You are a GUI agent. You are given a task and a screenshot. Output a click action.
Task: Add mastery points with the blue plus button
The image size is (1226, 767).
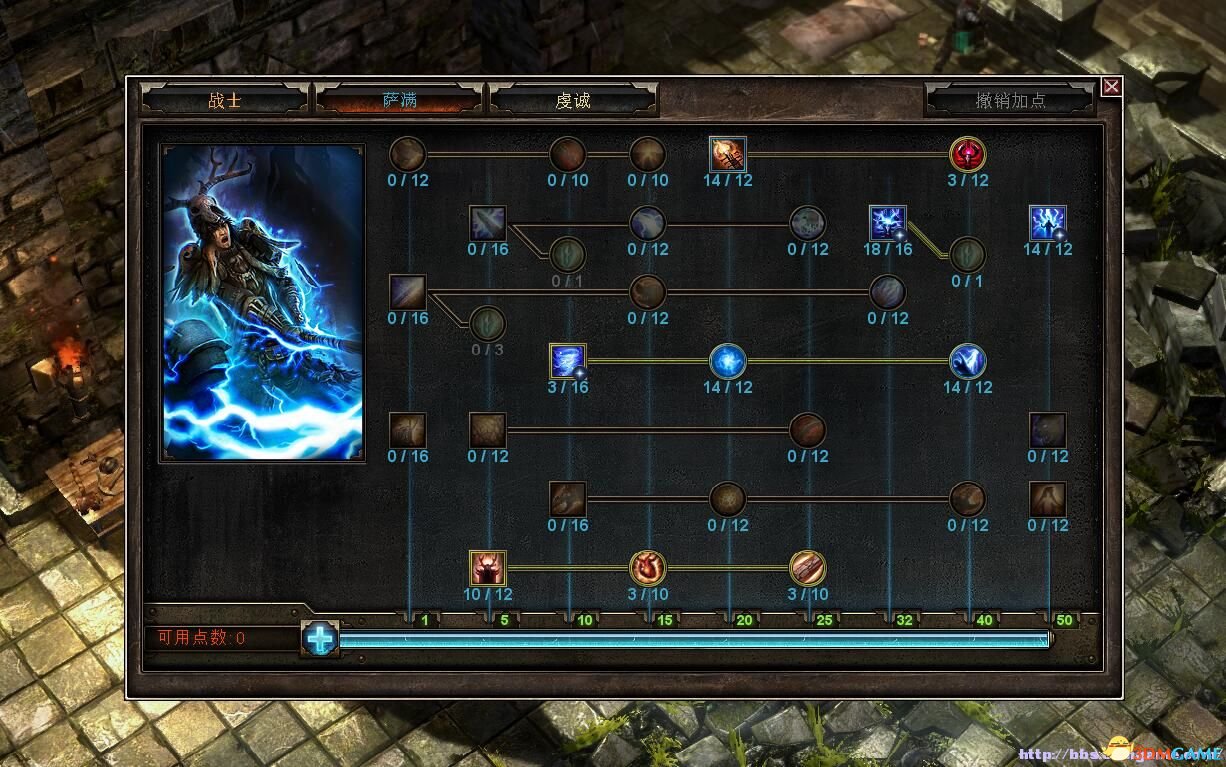coord(320,639)
